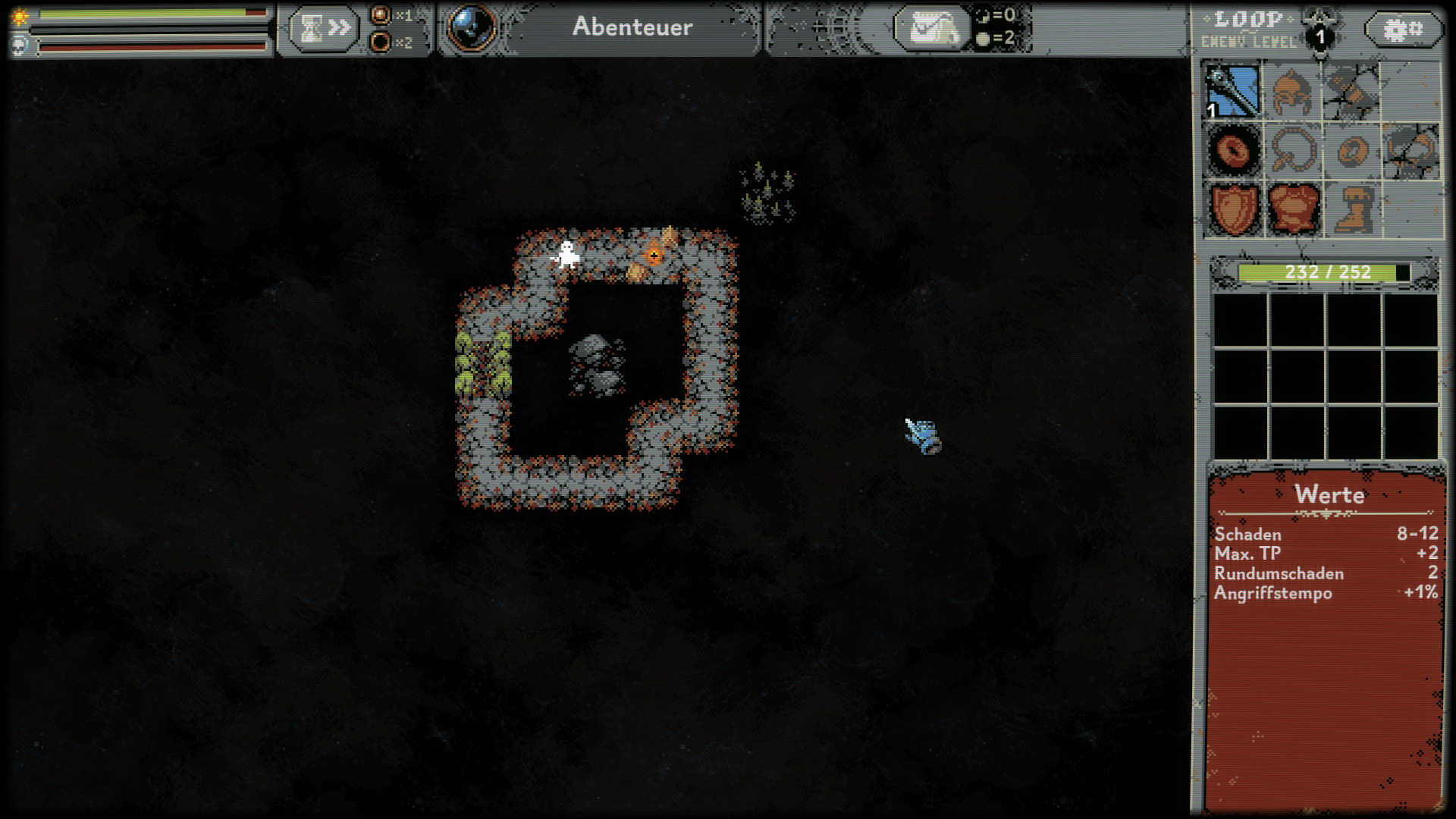Open the settings gear menu

(1403, 30)
